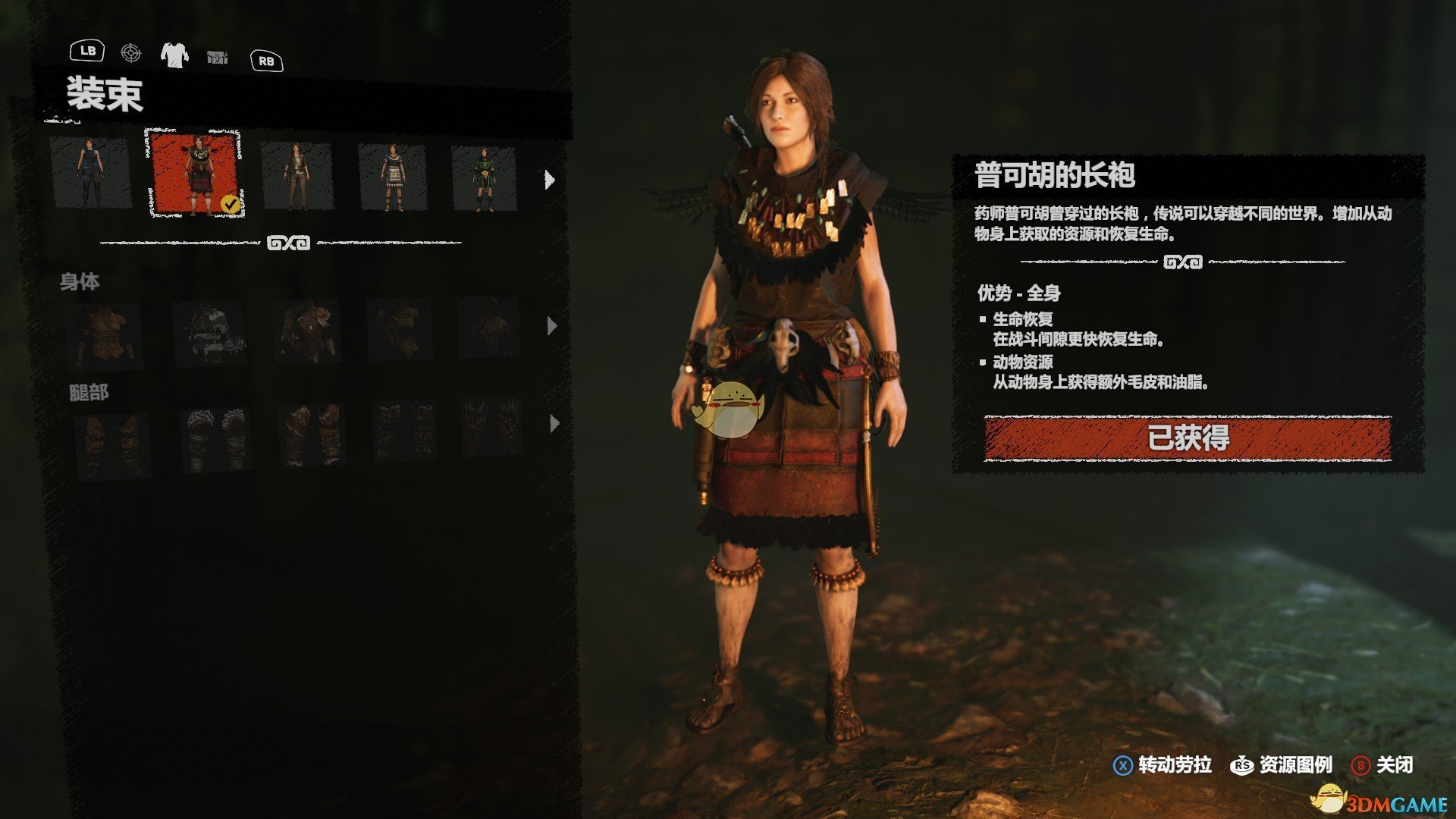This screenshot has width=1456, height=819.
Task: Pick the navy and white tunic outfit
Action: click(392, 177)
